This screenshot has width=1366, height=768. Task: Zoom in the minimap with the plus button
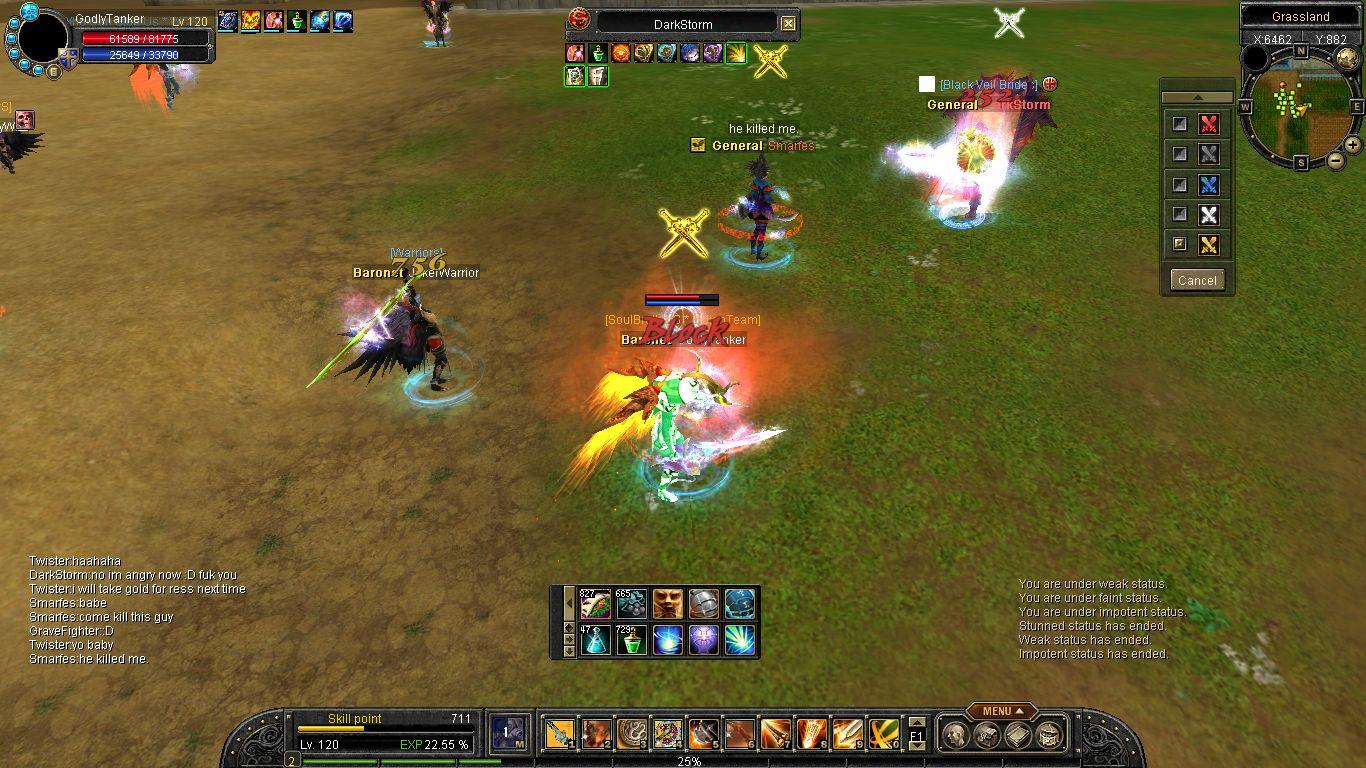[1352, 145]
